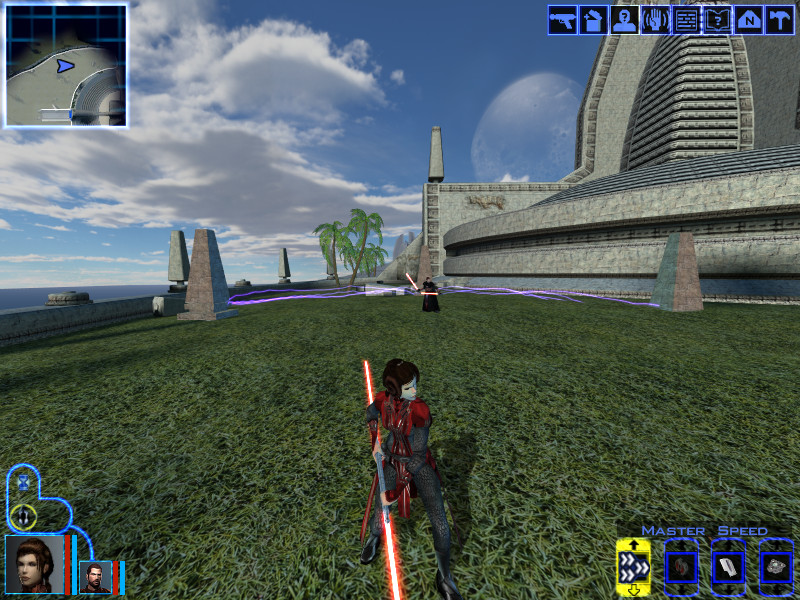The image size is (800, 600).
Task: Activate the Master Speed force power
Action: point(633,568)
